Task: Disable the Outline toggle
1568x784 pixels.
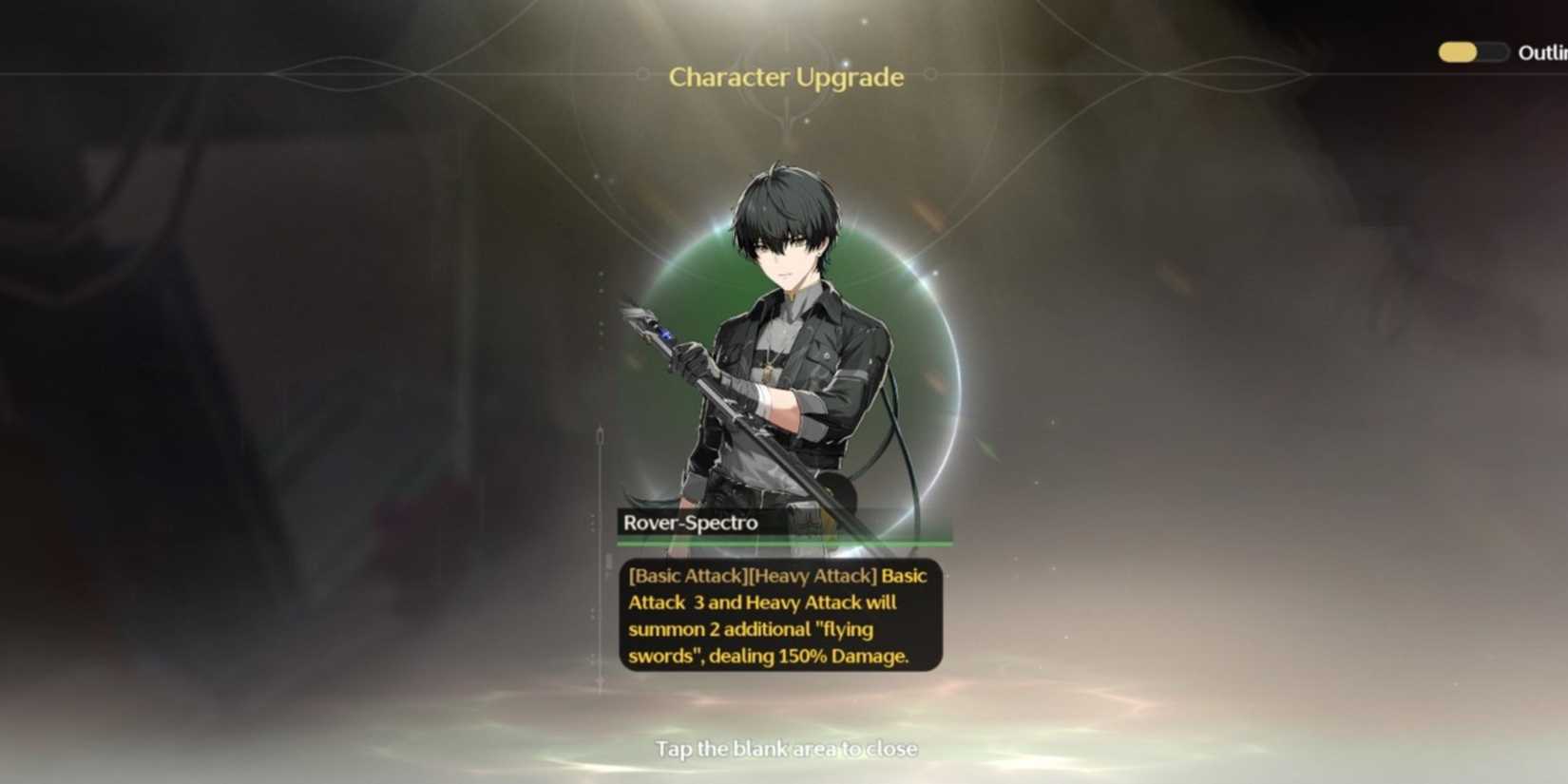Action: 1471,52
